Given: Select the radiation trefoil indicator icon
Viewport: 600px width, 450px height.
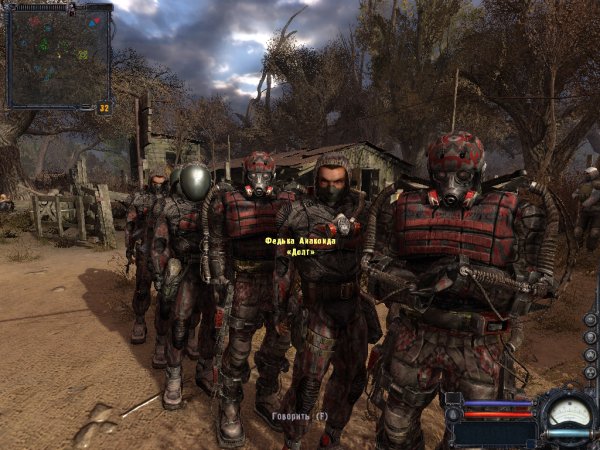Looking at the screenshot, I should pos(590,372).
